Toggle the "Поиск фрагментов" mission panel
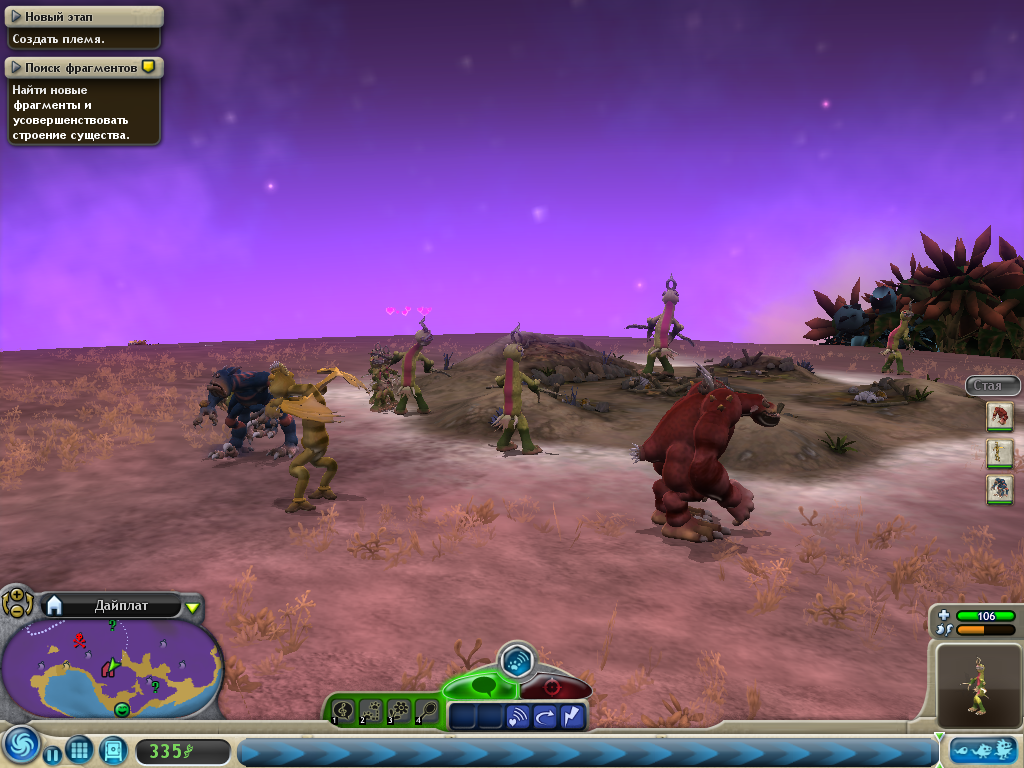1024x768 pixels. pyautogui.click(x=17, y=67)
